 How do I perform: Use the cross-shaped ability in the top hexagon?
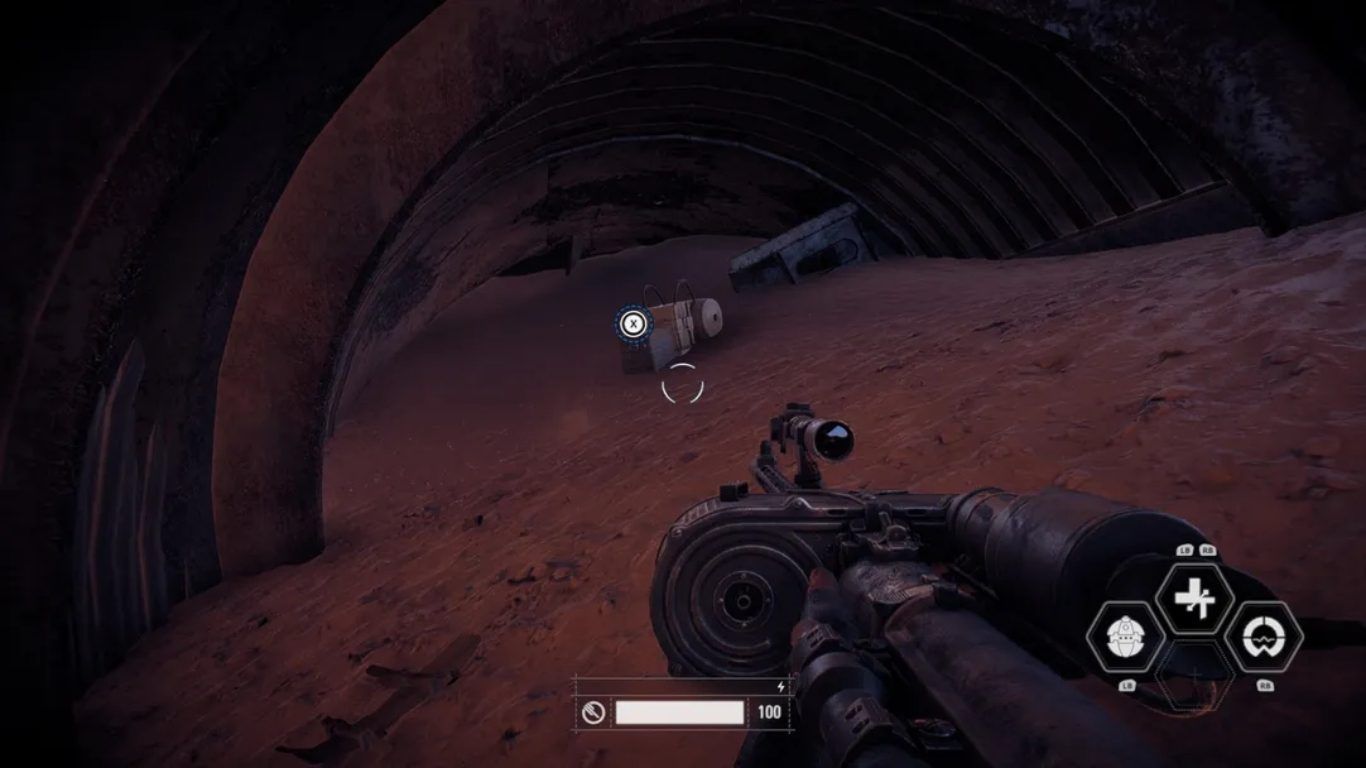coord(1194,599)
